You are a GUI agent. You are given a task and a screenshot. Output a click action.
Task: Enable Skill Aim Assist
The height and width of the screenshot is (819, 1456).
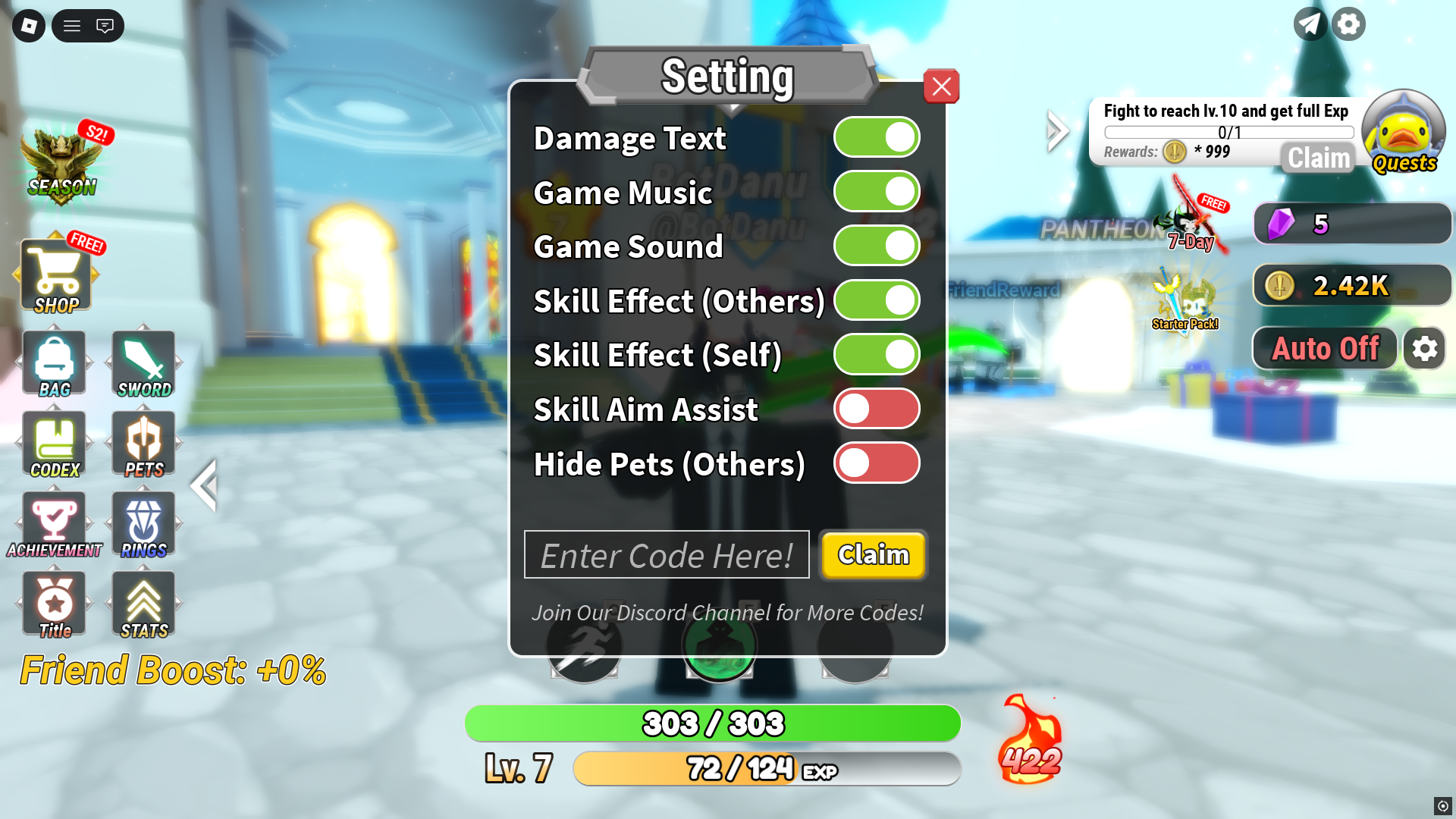click(877, 409)
